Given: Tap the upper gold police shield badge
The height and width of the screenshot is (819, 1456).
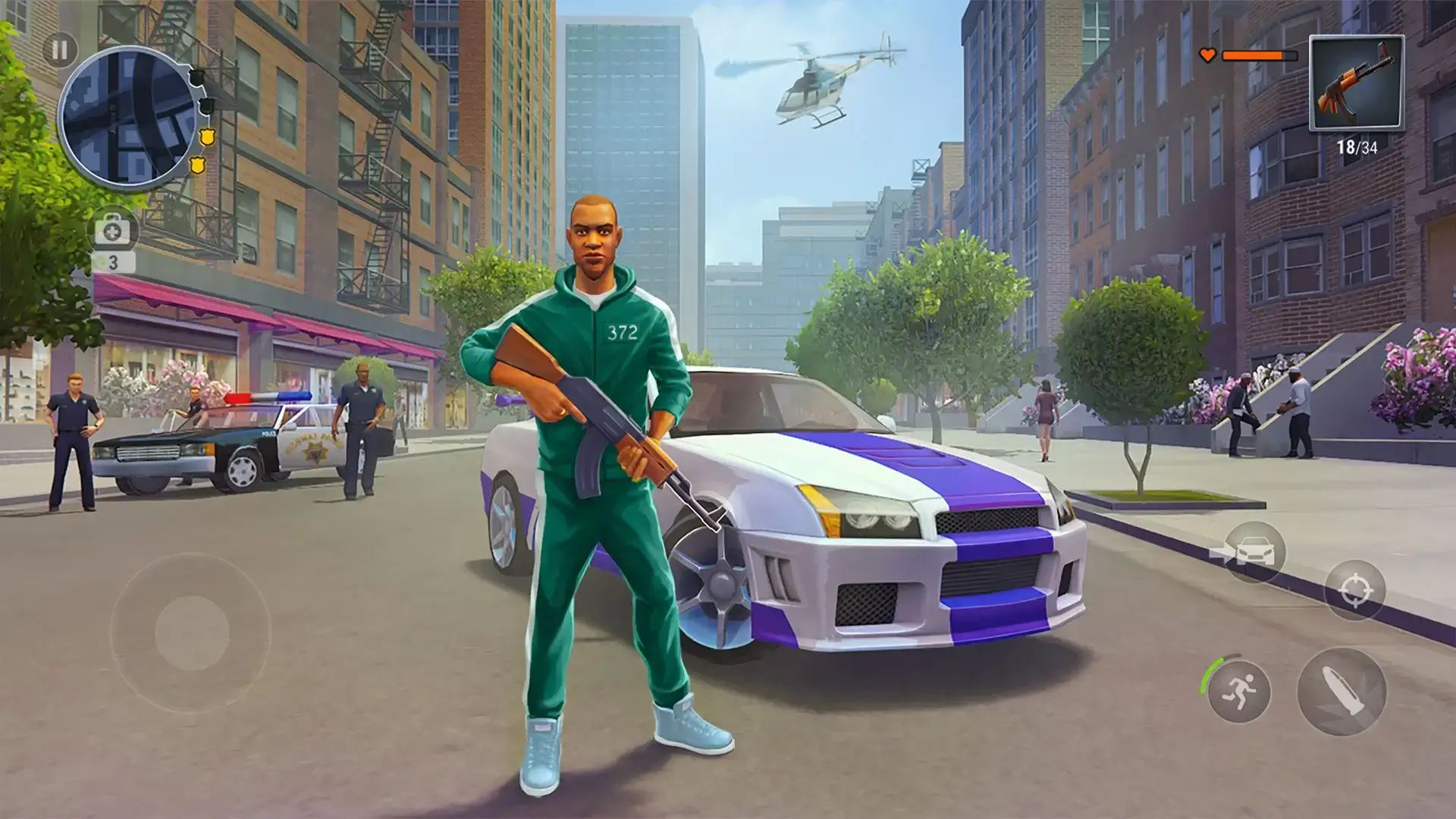Looking at the screenshot, I should (x=207, y=137).
